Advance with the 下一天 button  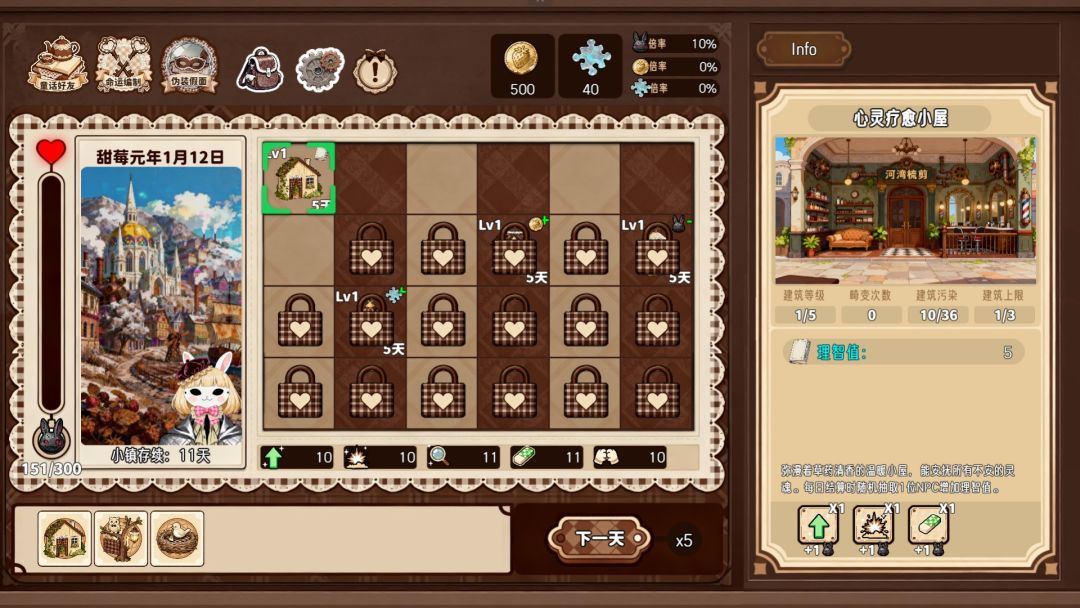click(x=600, y=539)
